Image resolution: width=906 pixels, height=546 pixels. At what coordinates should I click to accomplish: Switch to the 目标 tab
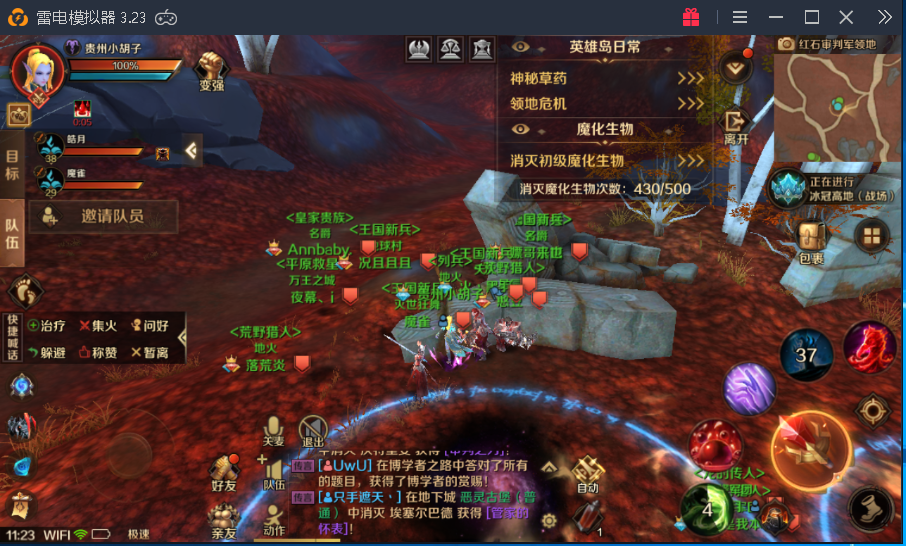[12, 167]
